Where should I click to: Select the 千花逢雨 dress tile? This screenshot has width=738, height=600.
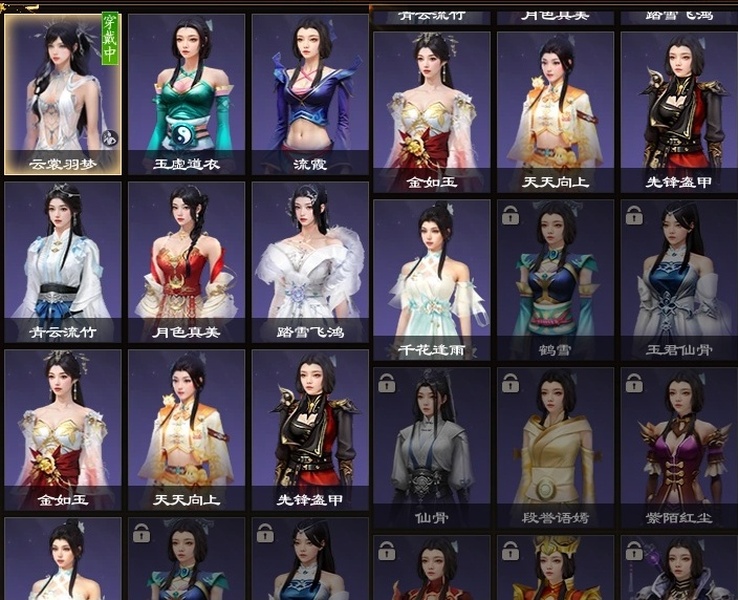(431, 280)
